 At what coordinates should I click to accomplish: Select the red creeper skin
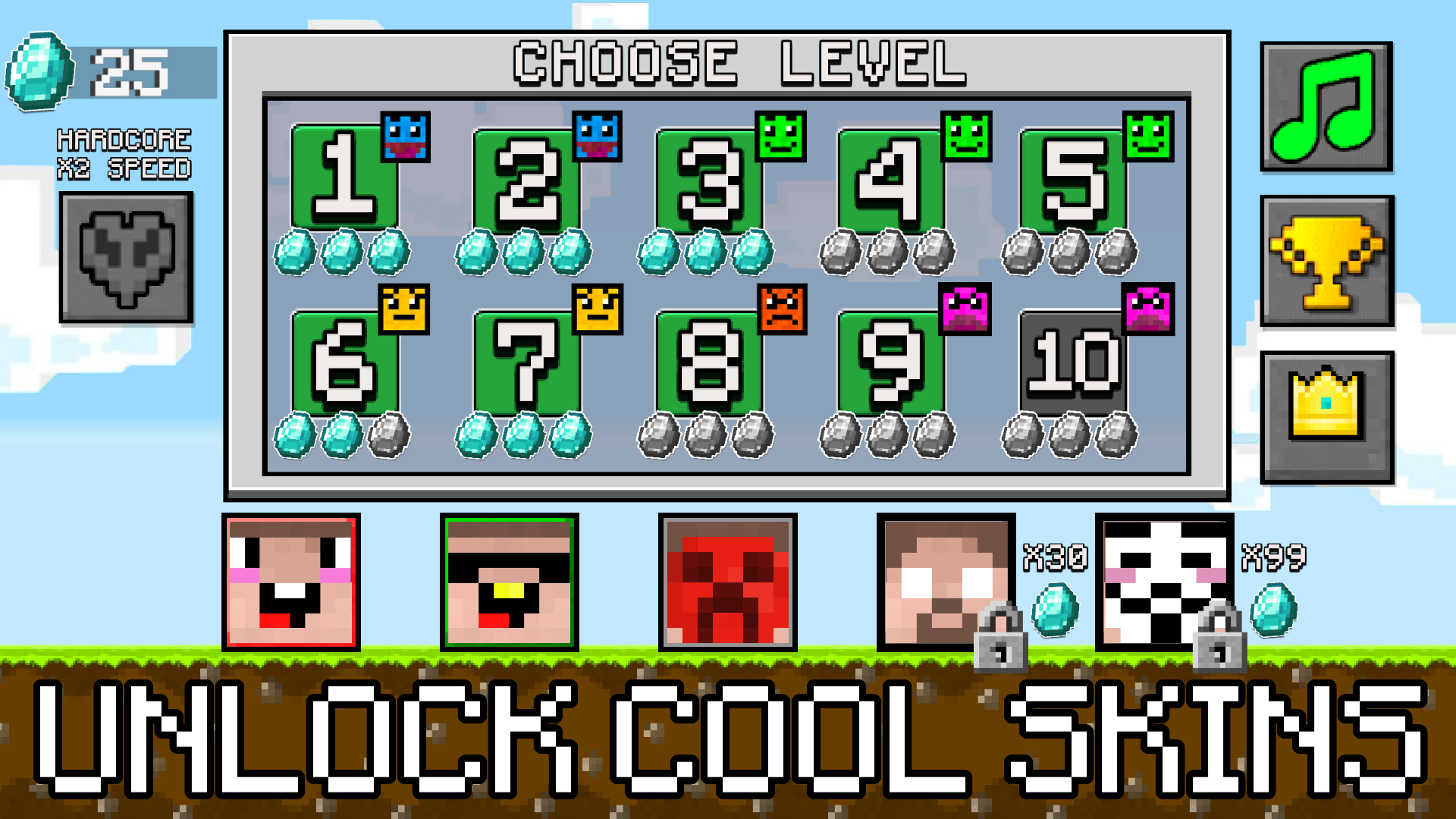(727, 584)
